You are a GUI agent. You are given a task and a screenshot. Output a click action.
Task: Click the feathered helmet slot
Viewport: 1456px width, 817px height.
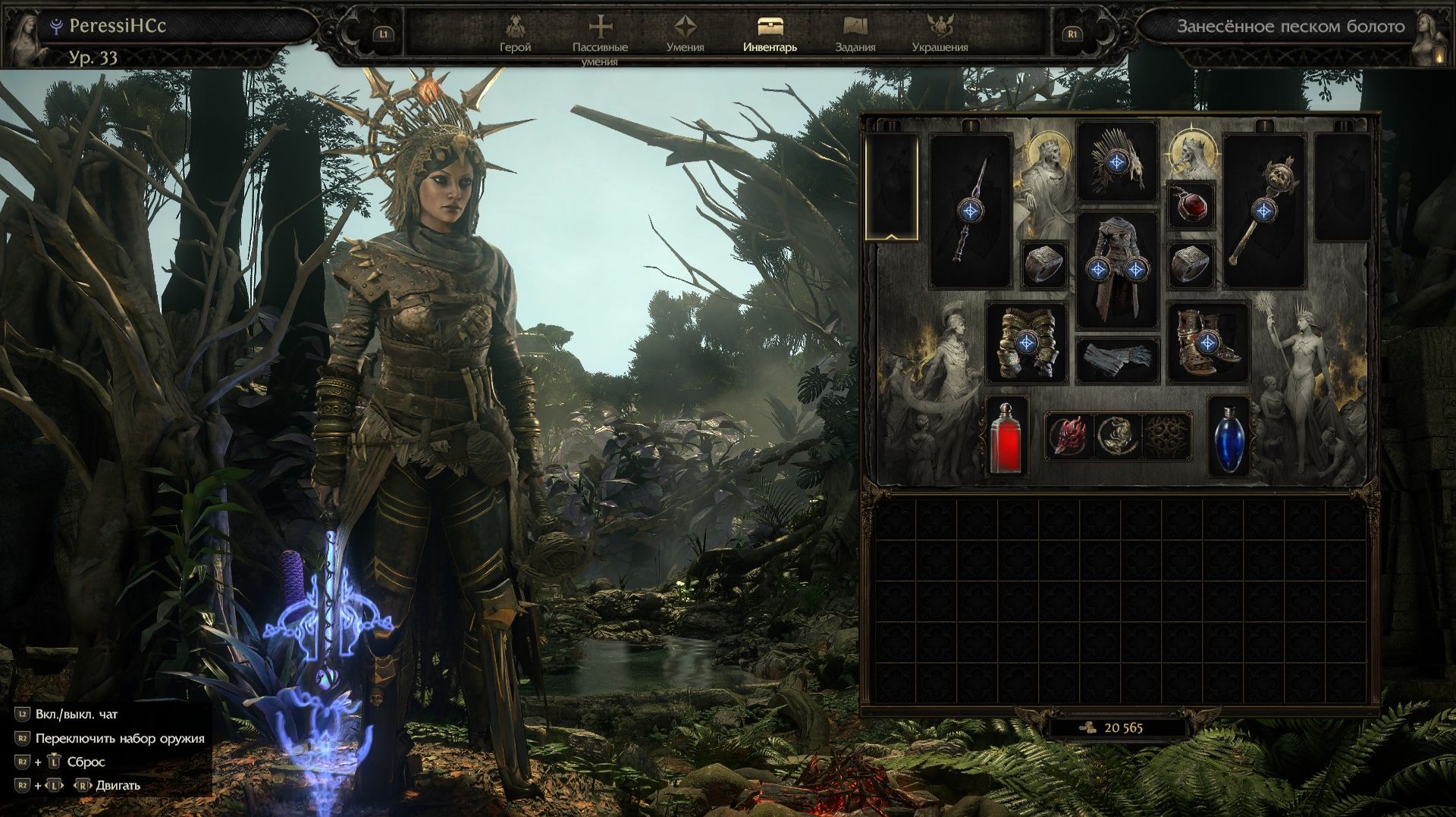pyautogui.click(x=1116, y=161)
